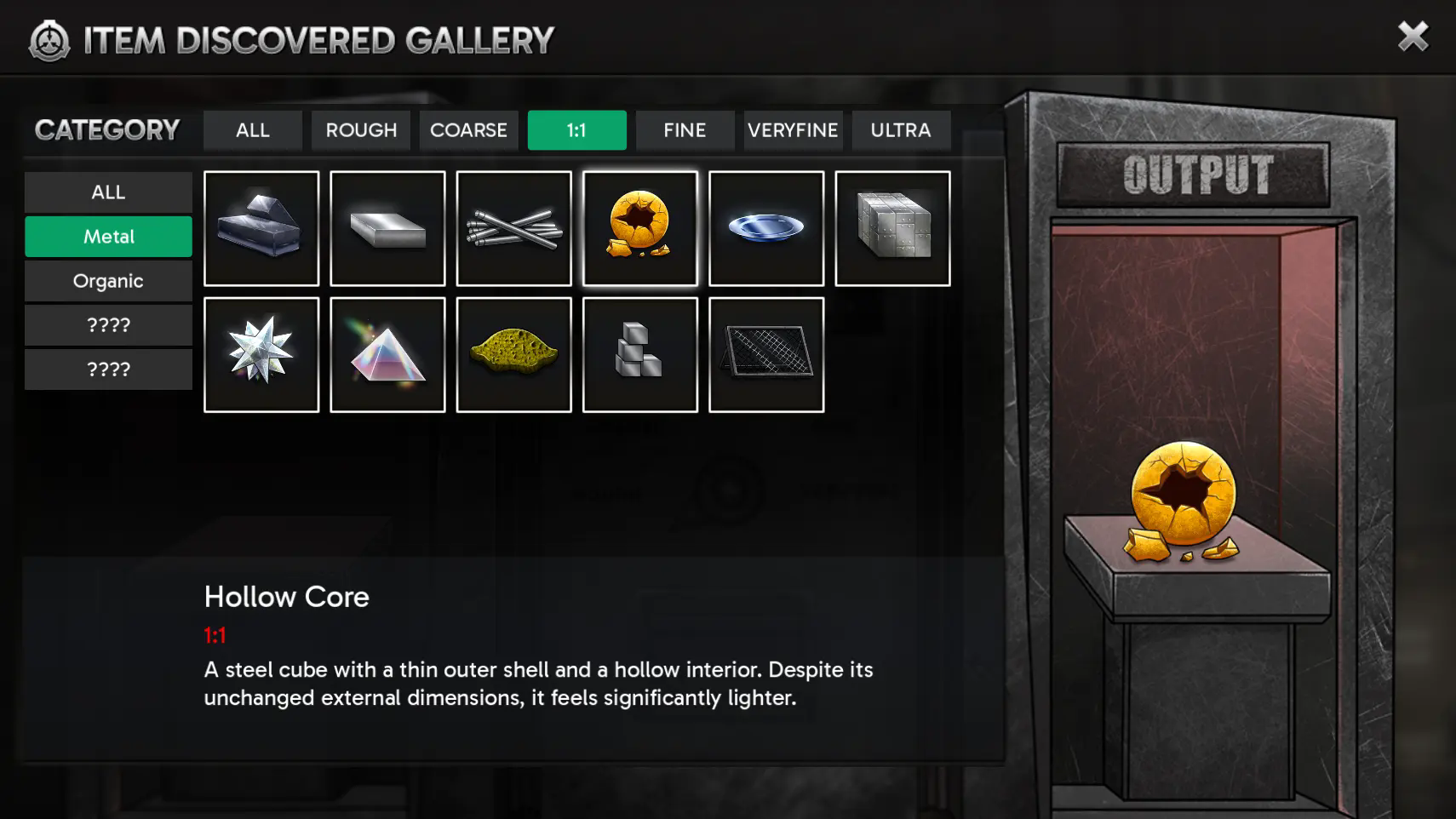View the crossed metal rods item
1456x819 pixels.
pyautogui.click(x=513, y=228)
